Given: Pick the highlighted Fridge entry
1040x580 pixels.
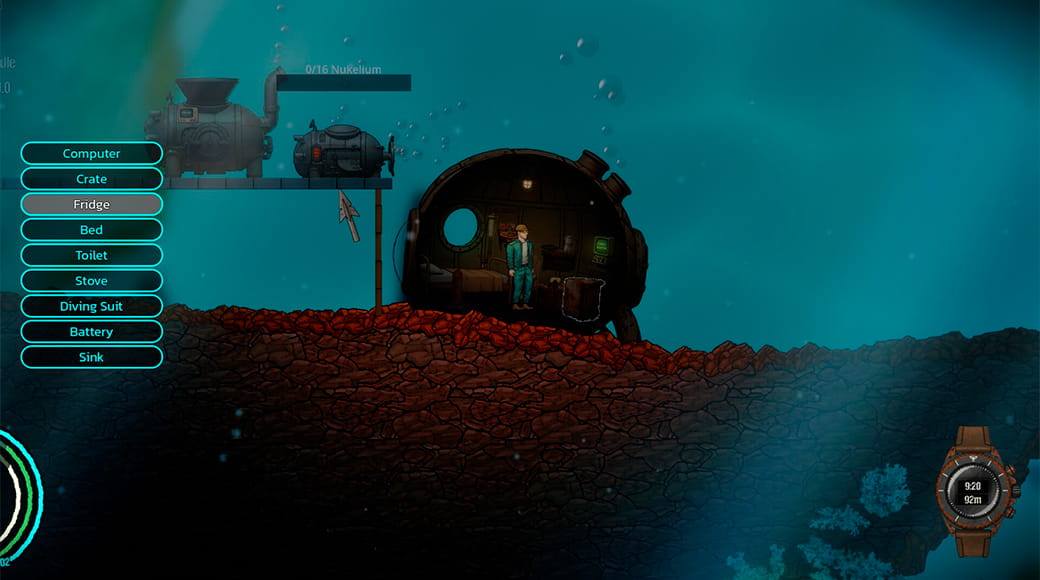Looking at the screenshot, I should point(91,204).
